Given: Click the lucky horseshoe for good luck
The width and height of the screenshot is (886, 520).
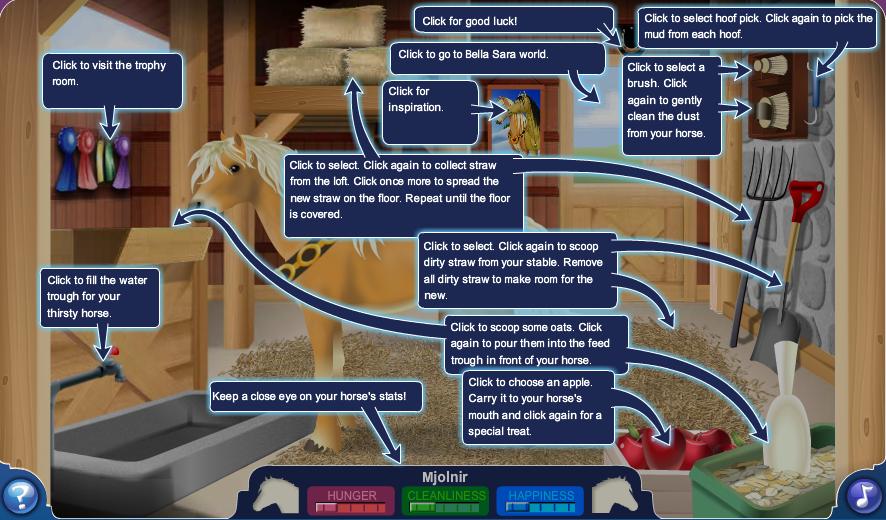Looking at the screenshot, I should coord(629,40).
